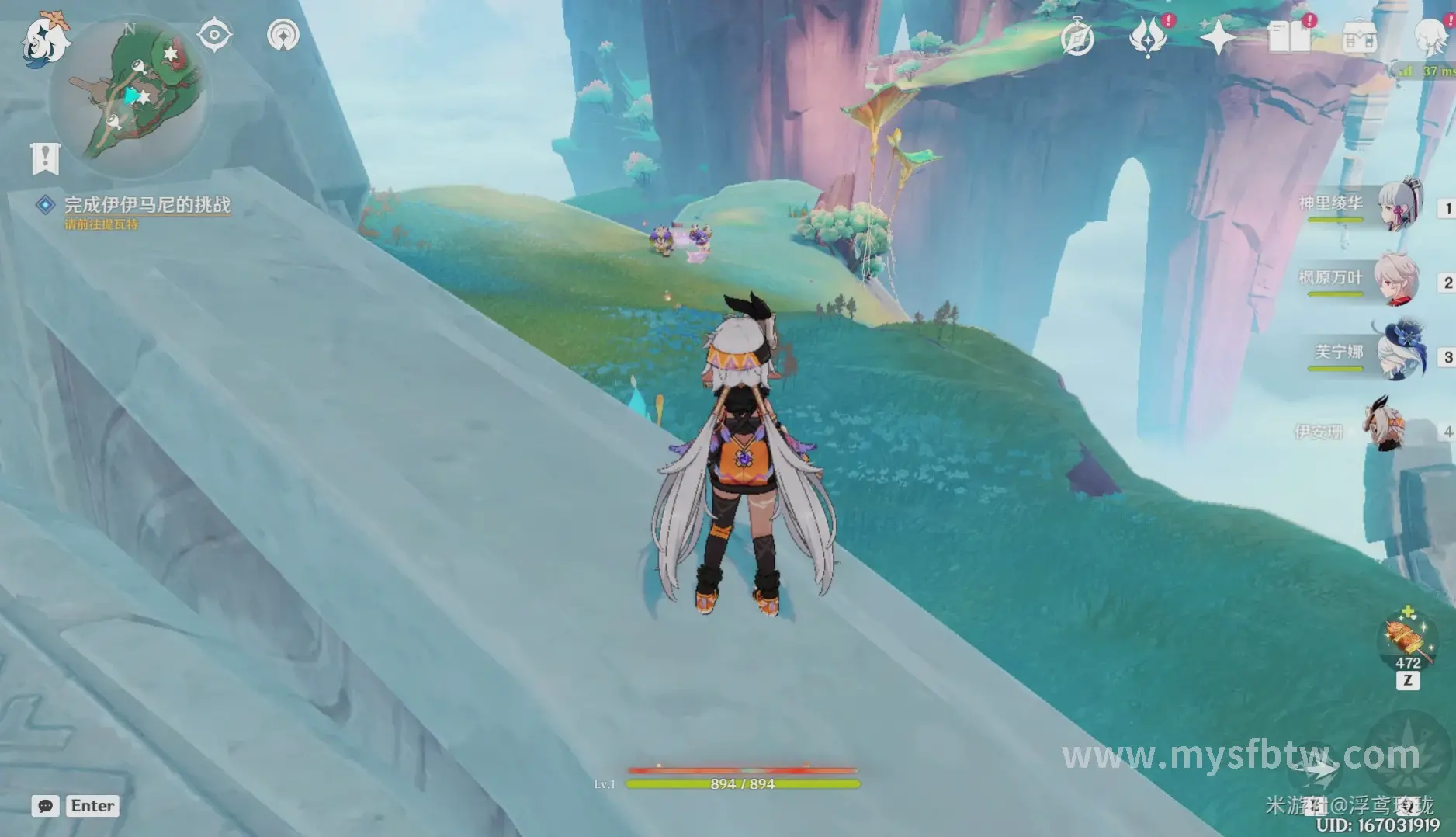Select the tracked quest 完成伊伊马尼的挑战
Image resolution: width=1456 pixels, height=837 pixels.
pyautogui.click(x=147, y=205)
